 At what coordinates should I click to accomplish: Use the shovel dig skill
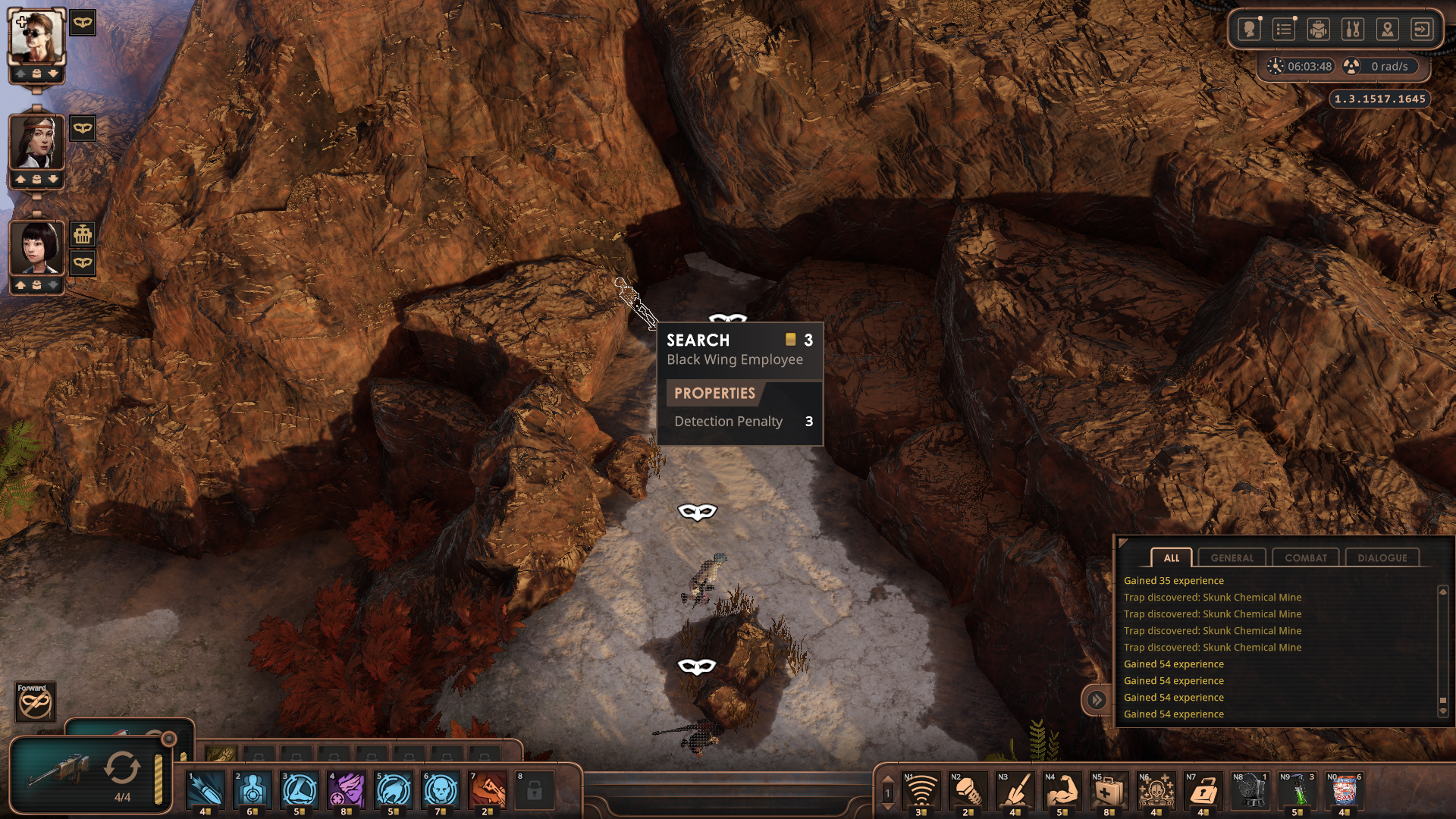pyautogui.click(x=1014, y=792)
